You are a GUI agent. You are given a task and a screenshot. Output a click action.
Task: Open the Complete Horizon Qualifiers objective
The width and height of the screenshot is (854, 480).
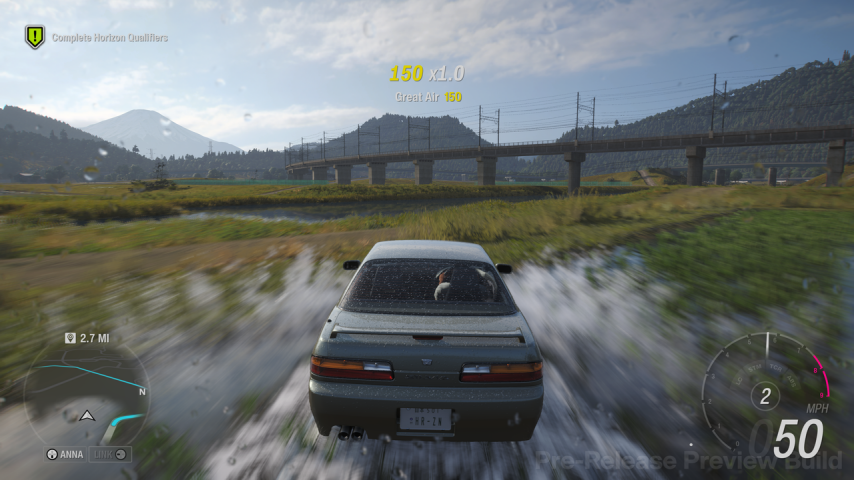[x=109, y=38]
